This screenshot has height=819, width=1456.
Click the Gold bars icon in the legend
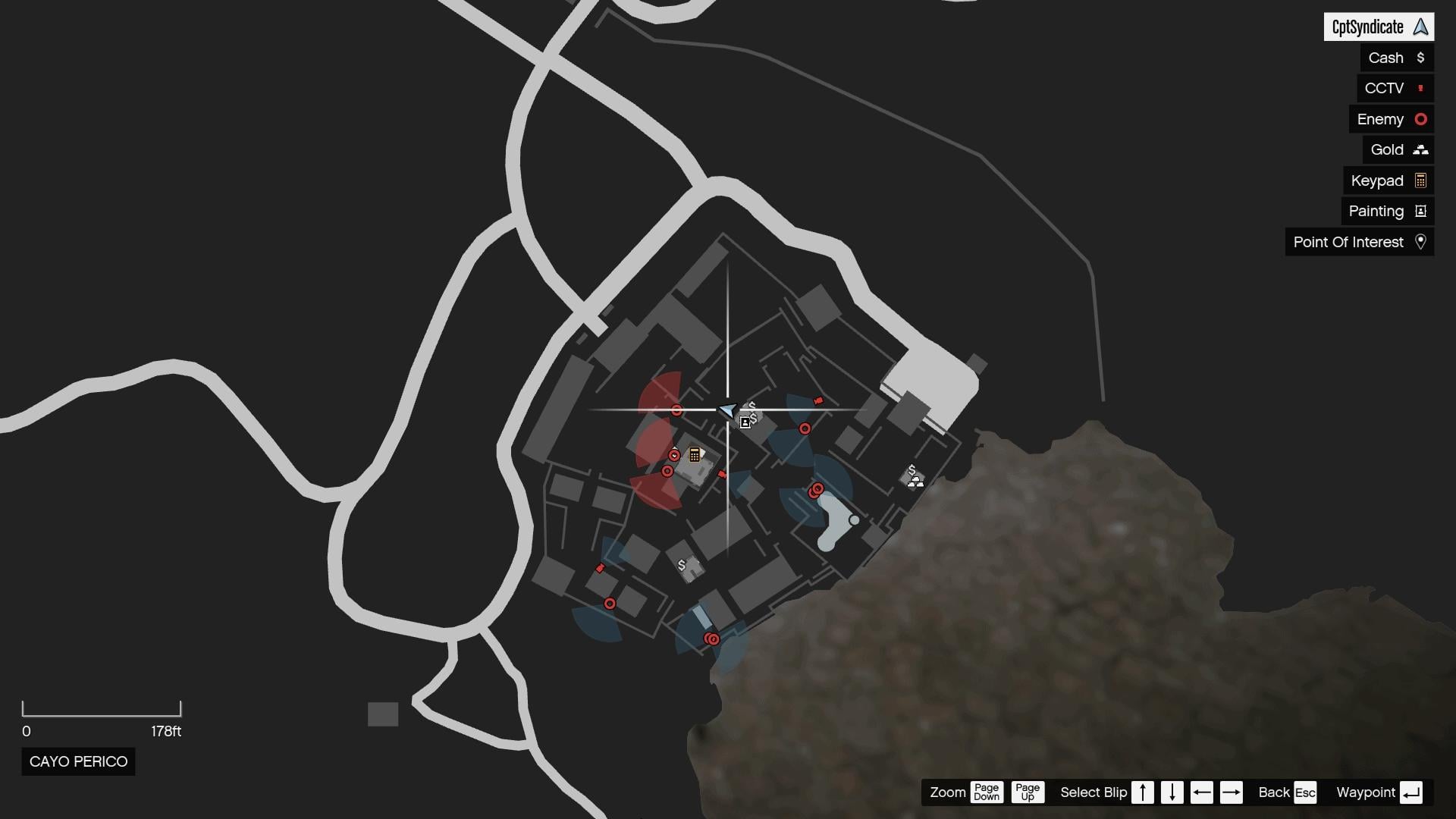[1421, 149]
